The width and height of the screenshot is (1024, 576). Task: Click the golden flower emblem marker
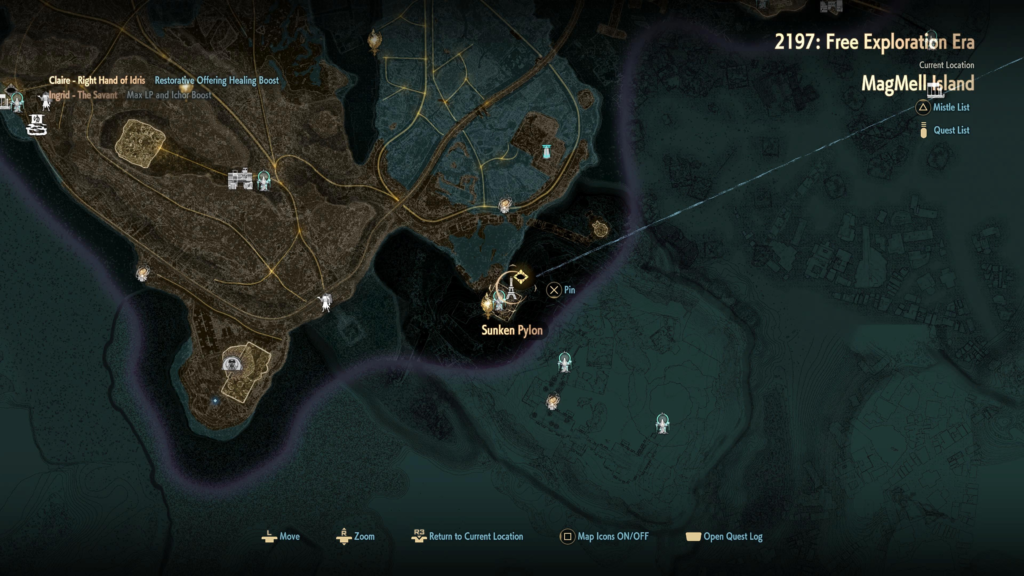[602, 228]
